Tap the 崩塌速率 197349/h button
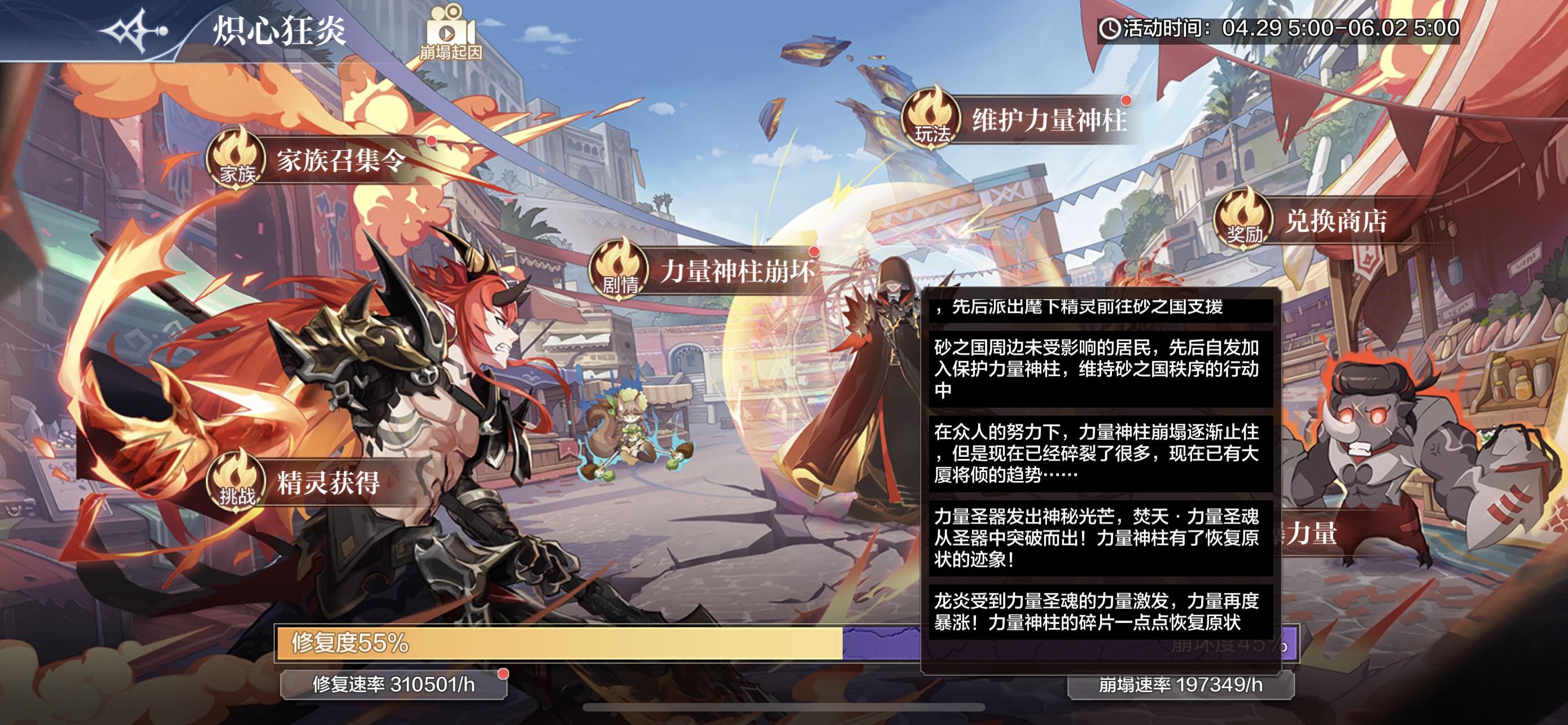Viewport: 1568px width, 725px height. coord(1180,685)
